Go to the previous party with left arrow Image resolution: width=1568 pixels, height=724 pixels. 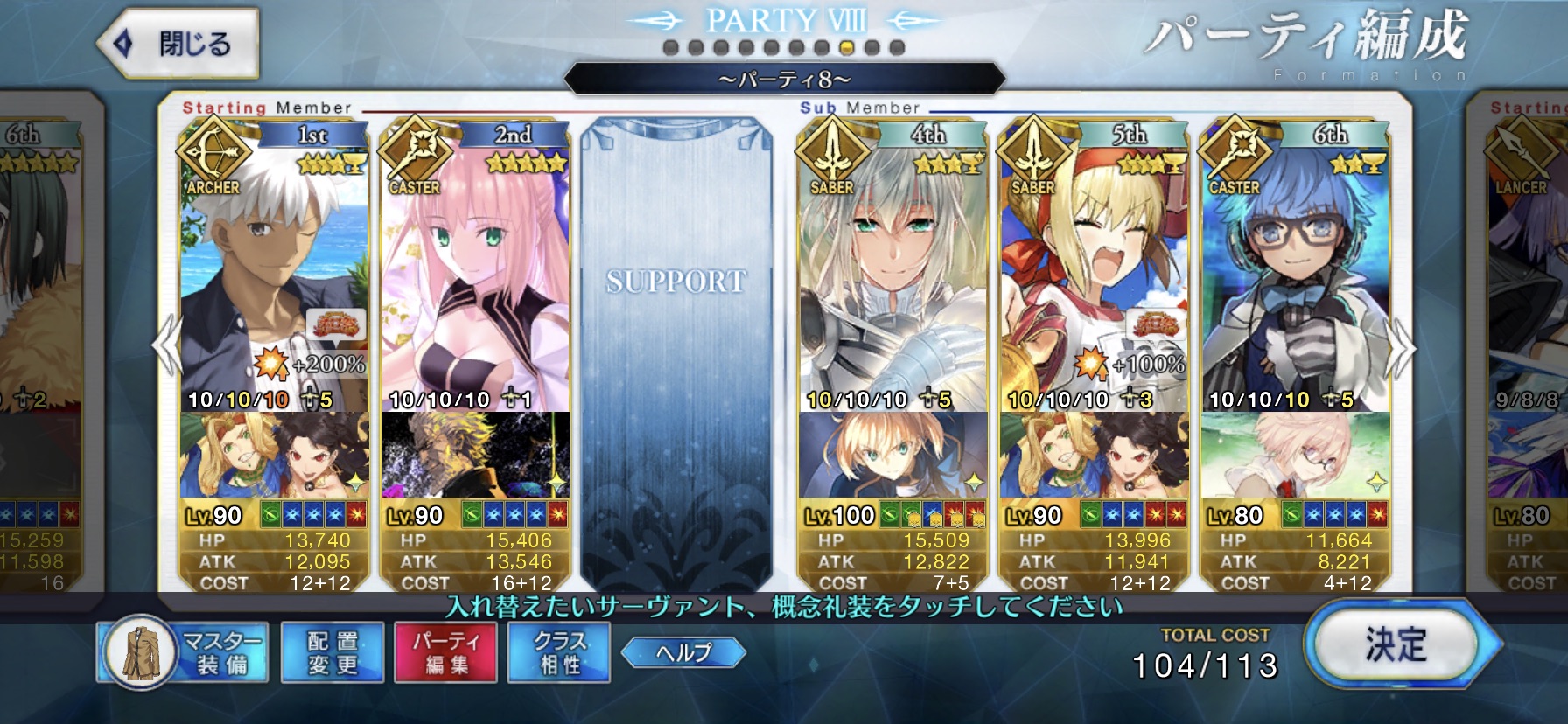click(166, 346)
